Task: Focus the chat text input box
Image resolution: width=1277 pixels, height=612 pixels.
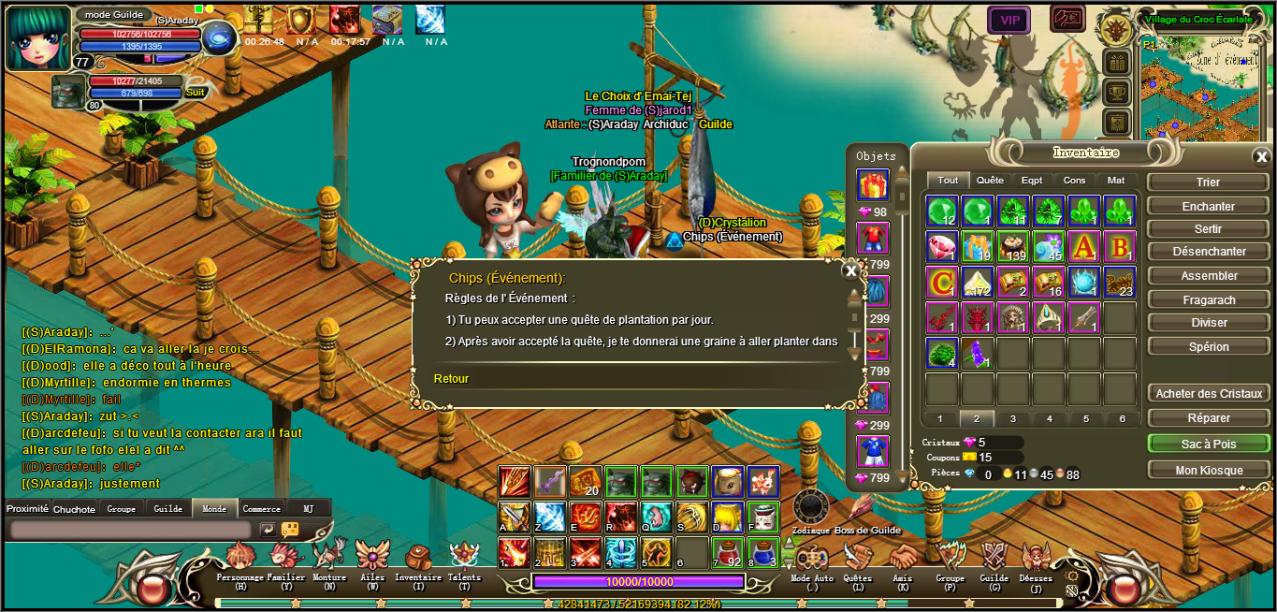Action: tap(130, 530)
